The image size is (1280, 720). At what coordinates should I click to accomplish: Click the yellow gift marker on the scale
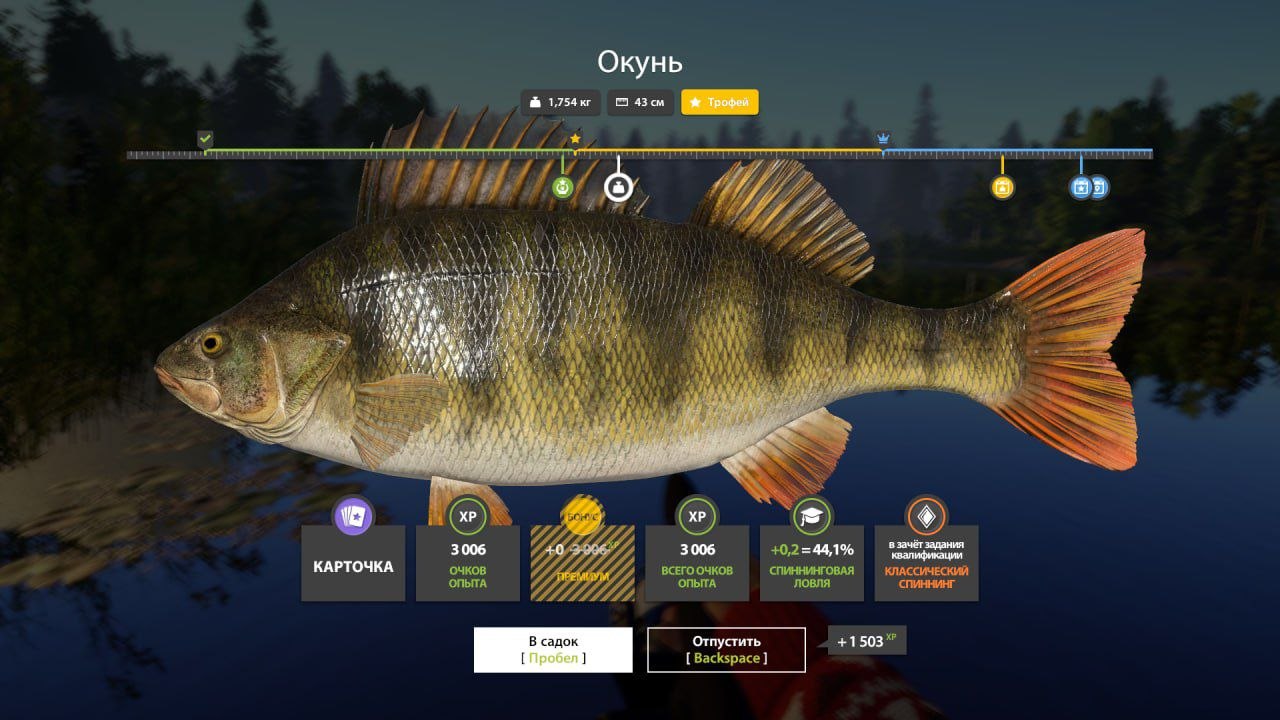click(1003, 186)
